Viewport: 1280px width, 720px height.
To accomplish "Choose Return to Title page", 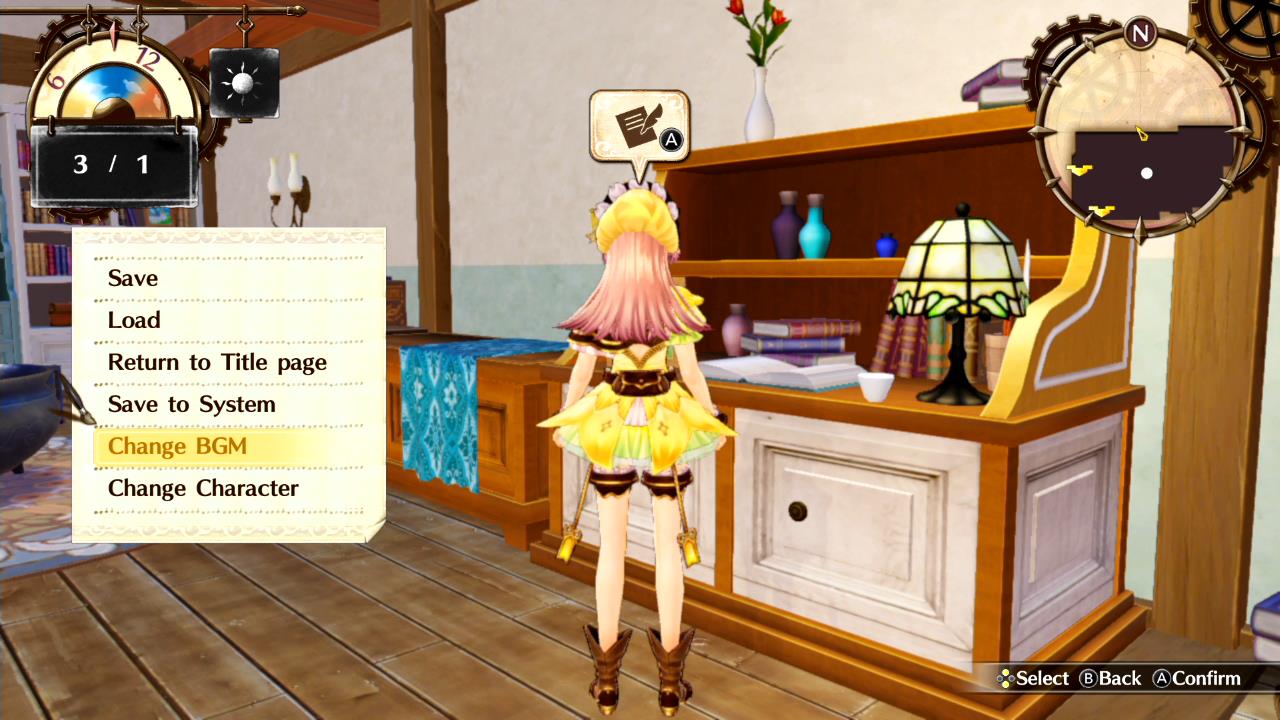I will tap(217, 362).
